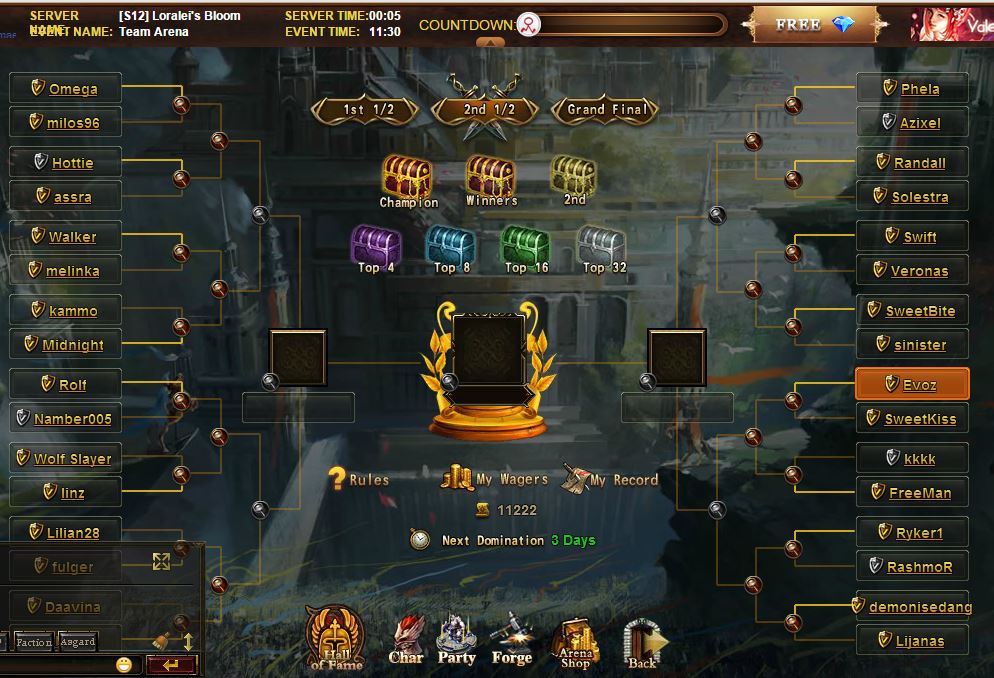Image resolution: width=994 pixels, height=678 pixels.
Task: Switch to the 1st 1/2 bracket tab
Action: (x=365, y=110)
